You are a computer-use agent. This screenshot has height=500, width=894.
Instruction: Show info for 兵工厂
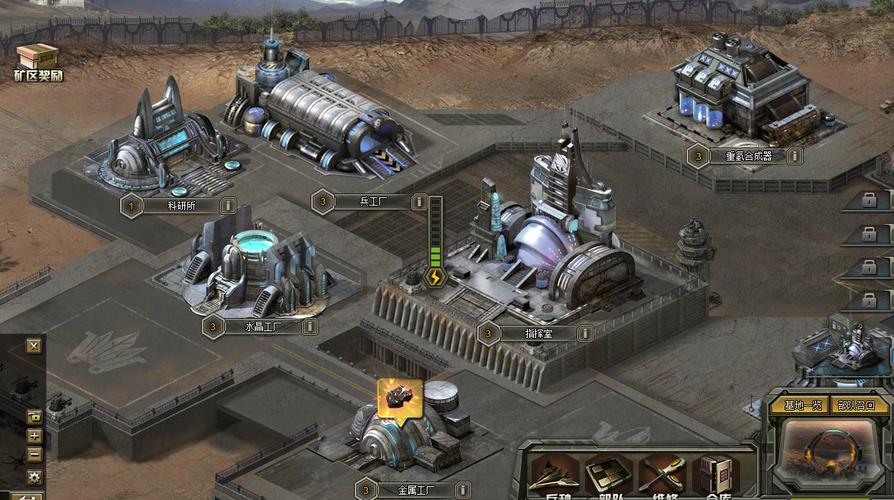tap(419, 201)
